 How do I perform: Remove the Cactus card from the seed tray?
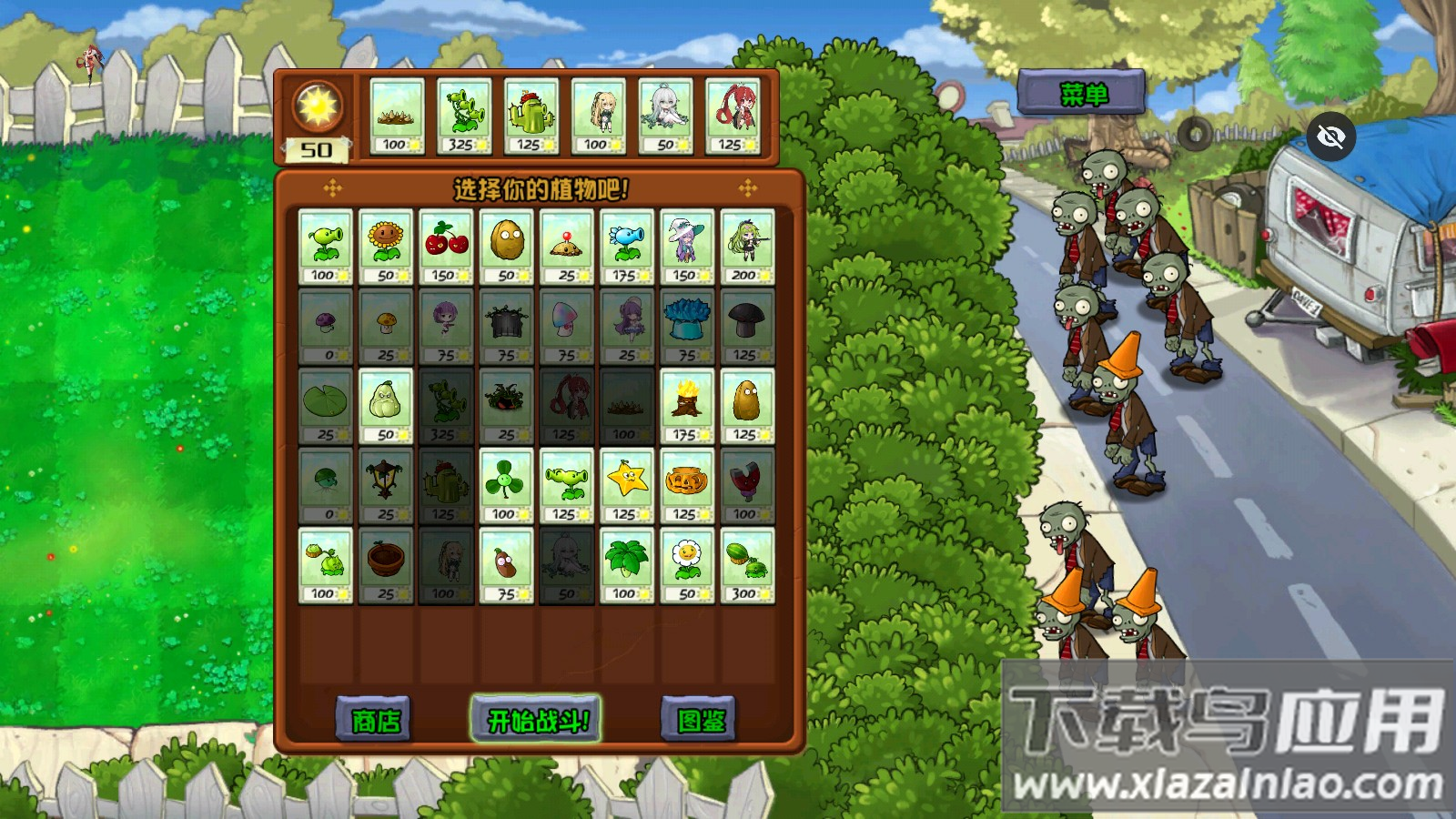[x=531, y=116]
